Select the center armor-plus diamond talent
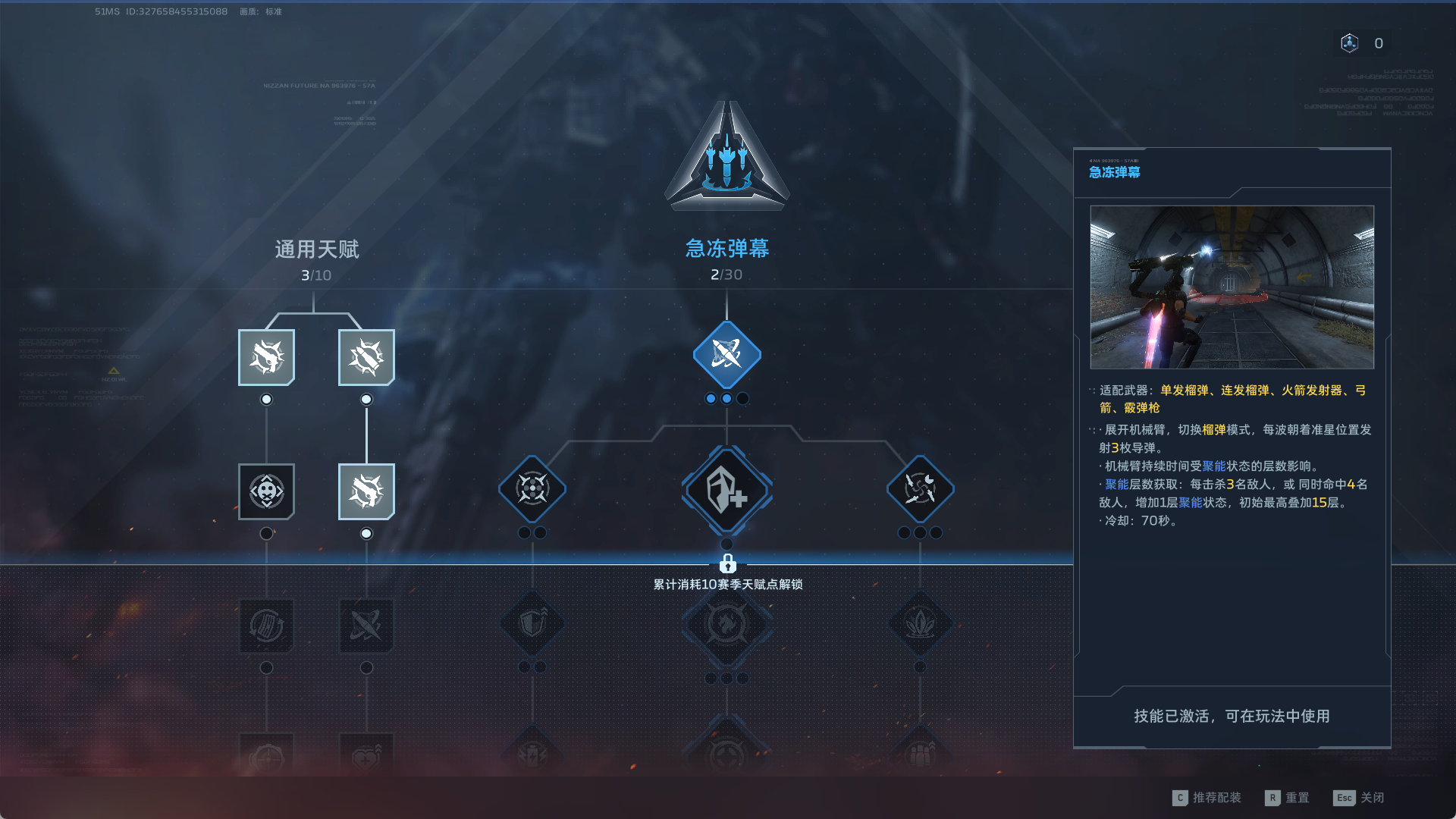The width and height of the screenshot is (1456, 819). (x=726, y=490)
